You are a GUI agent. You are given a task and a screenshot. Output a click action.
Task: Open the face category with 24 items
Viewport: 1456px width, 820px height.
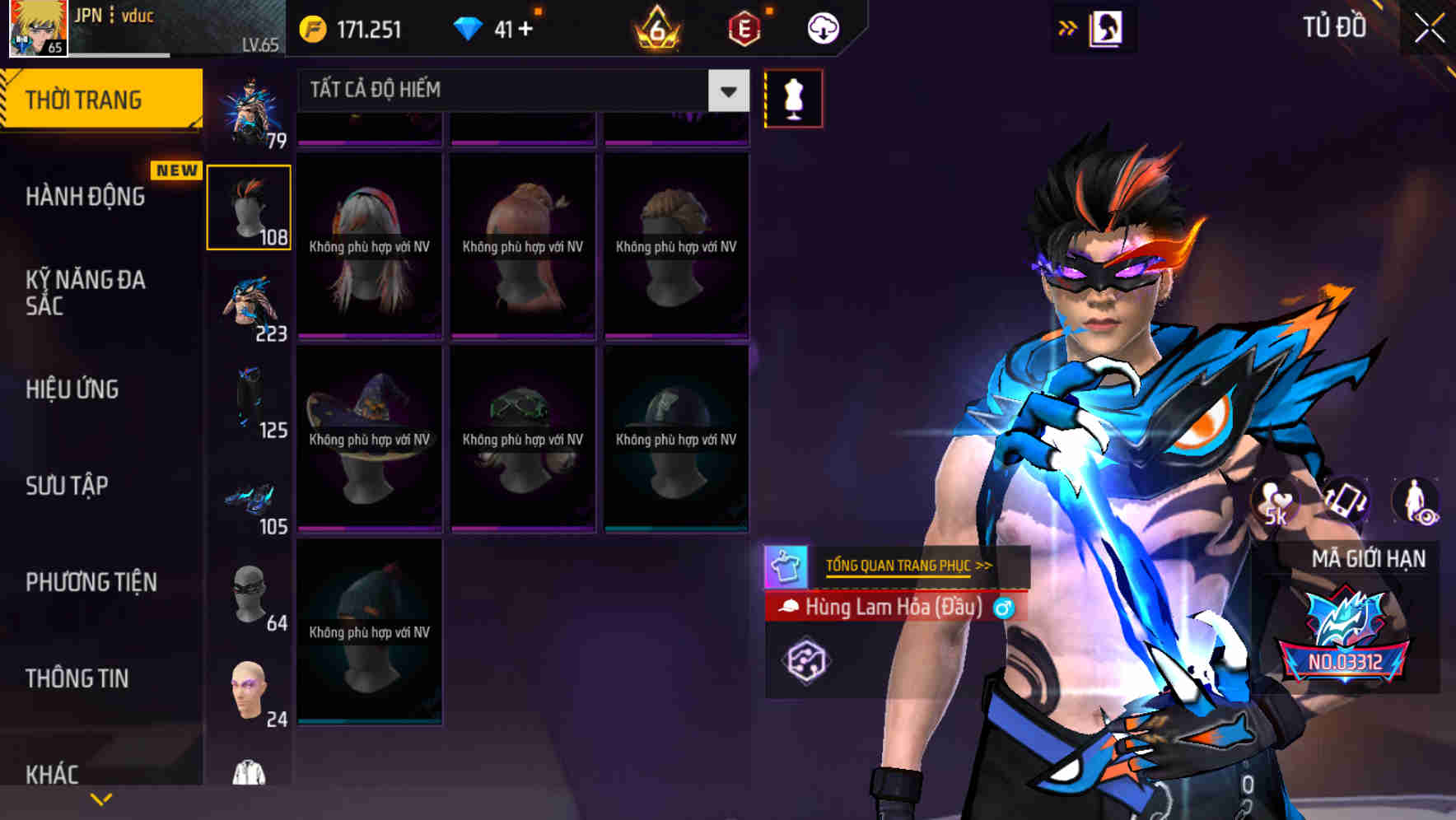point(249,692)
